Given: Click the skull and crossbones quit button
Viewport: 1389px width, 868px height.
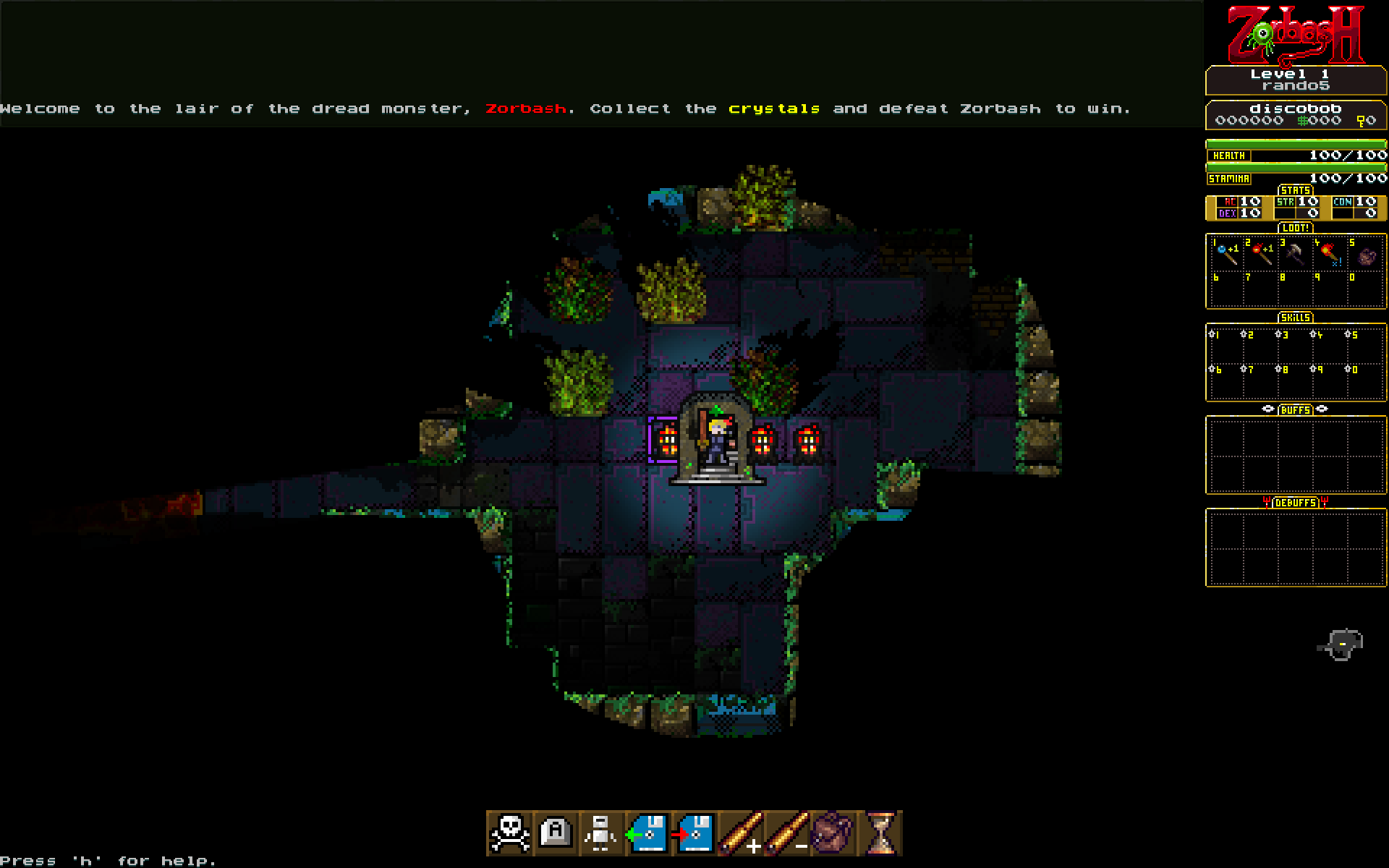Looking at the screenshot, I should tap(510, 833).
